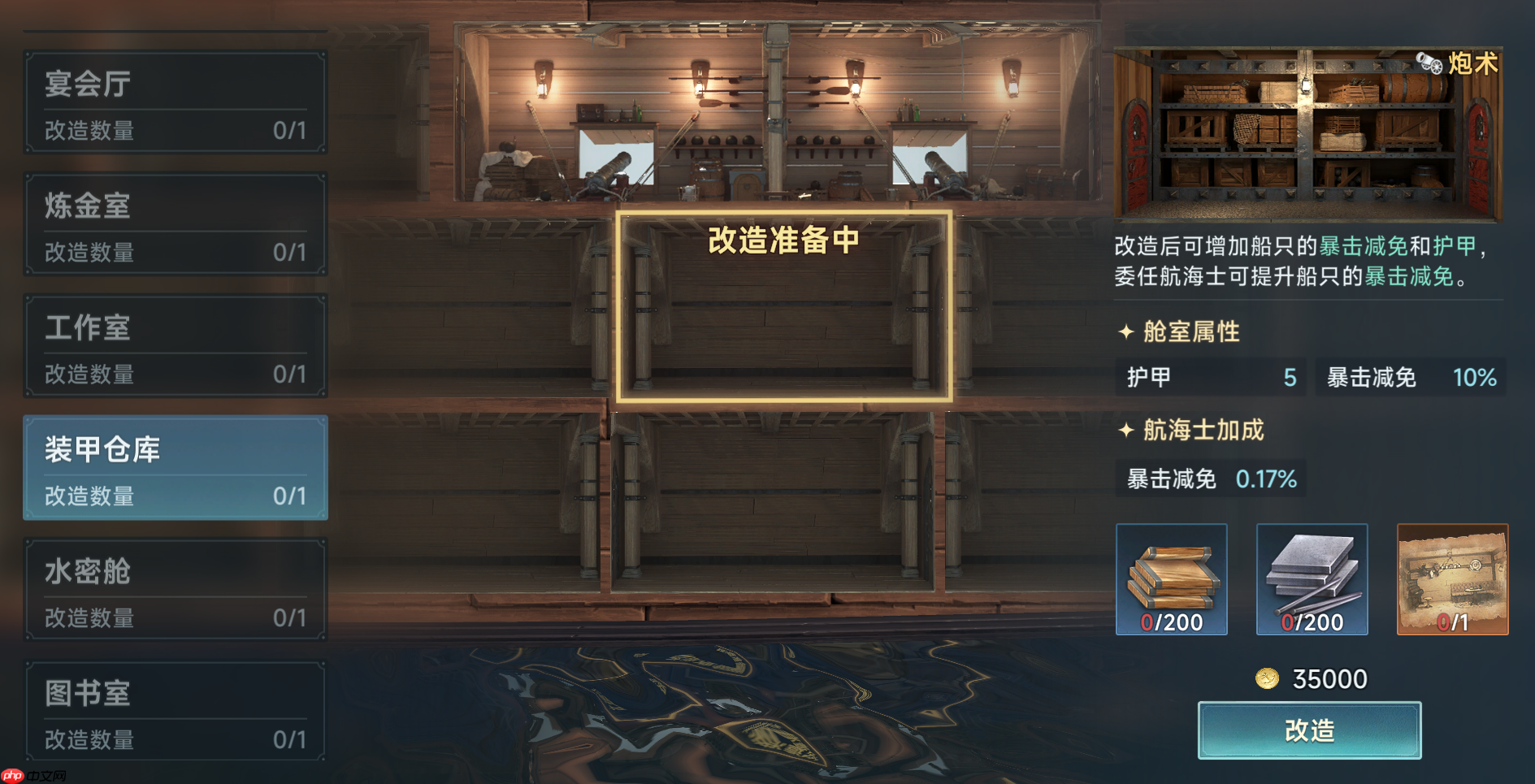Select the 水密舱 cabin entry
Viewport: 1535px width, 784px height.
point(175,591)
